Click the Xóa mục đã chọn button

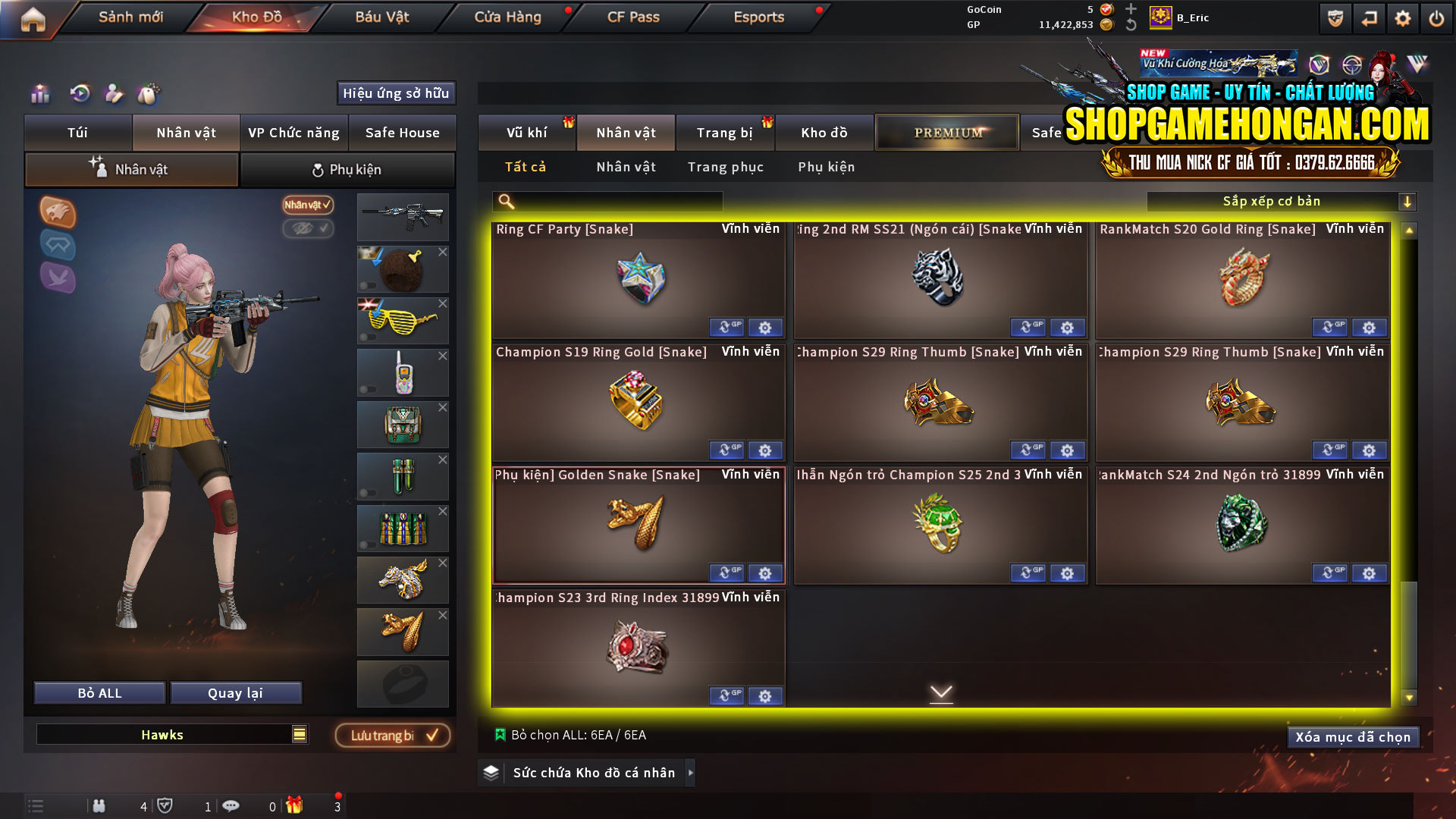point(1353,736)
